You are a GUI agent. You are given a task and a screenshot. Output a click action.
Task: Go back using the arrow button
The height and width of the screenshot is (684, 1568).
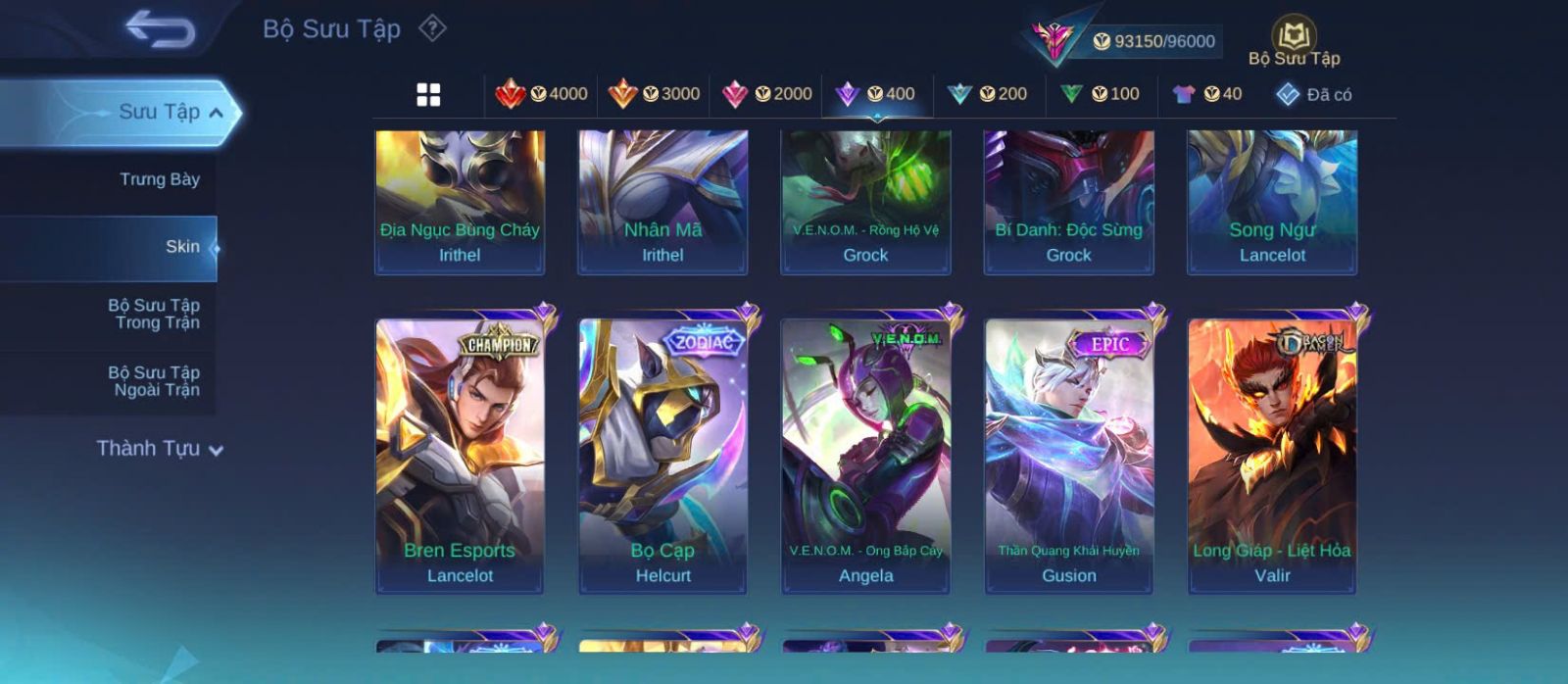click(x=161, y=29)
